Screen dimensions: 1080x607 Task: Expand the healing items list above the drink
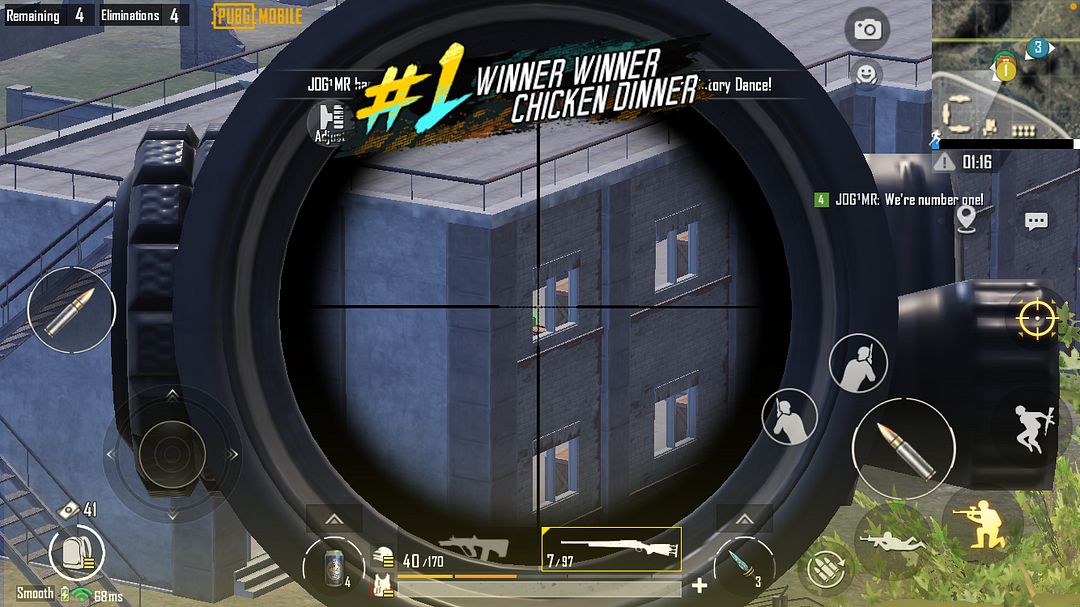point(334,519)
